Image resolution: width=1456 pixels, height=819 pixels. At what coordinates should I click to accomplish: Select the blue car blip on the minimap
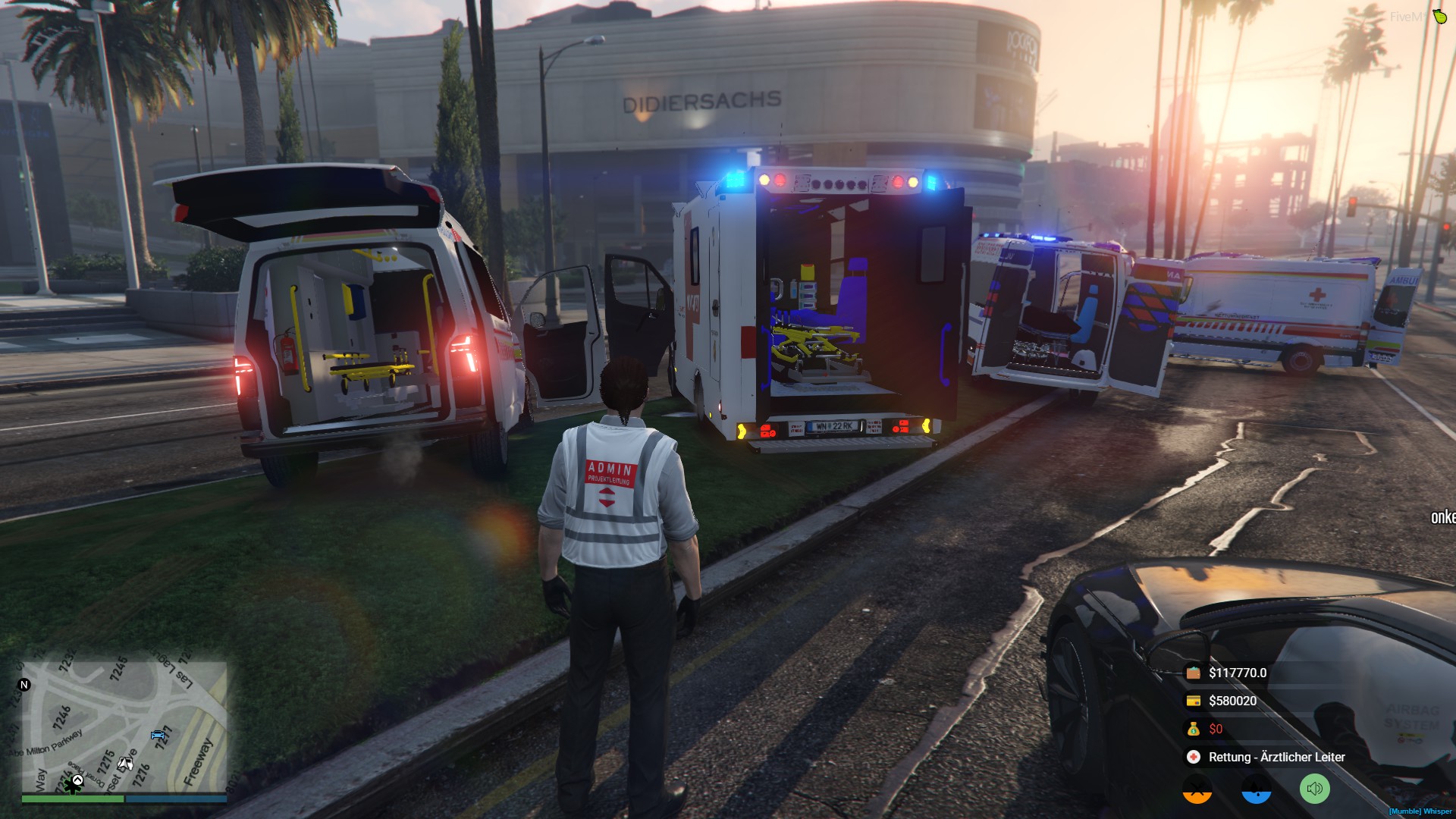pyautogui.click(x=158, y=735)
